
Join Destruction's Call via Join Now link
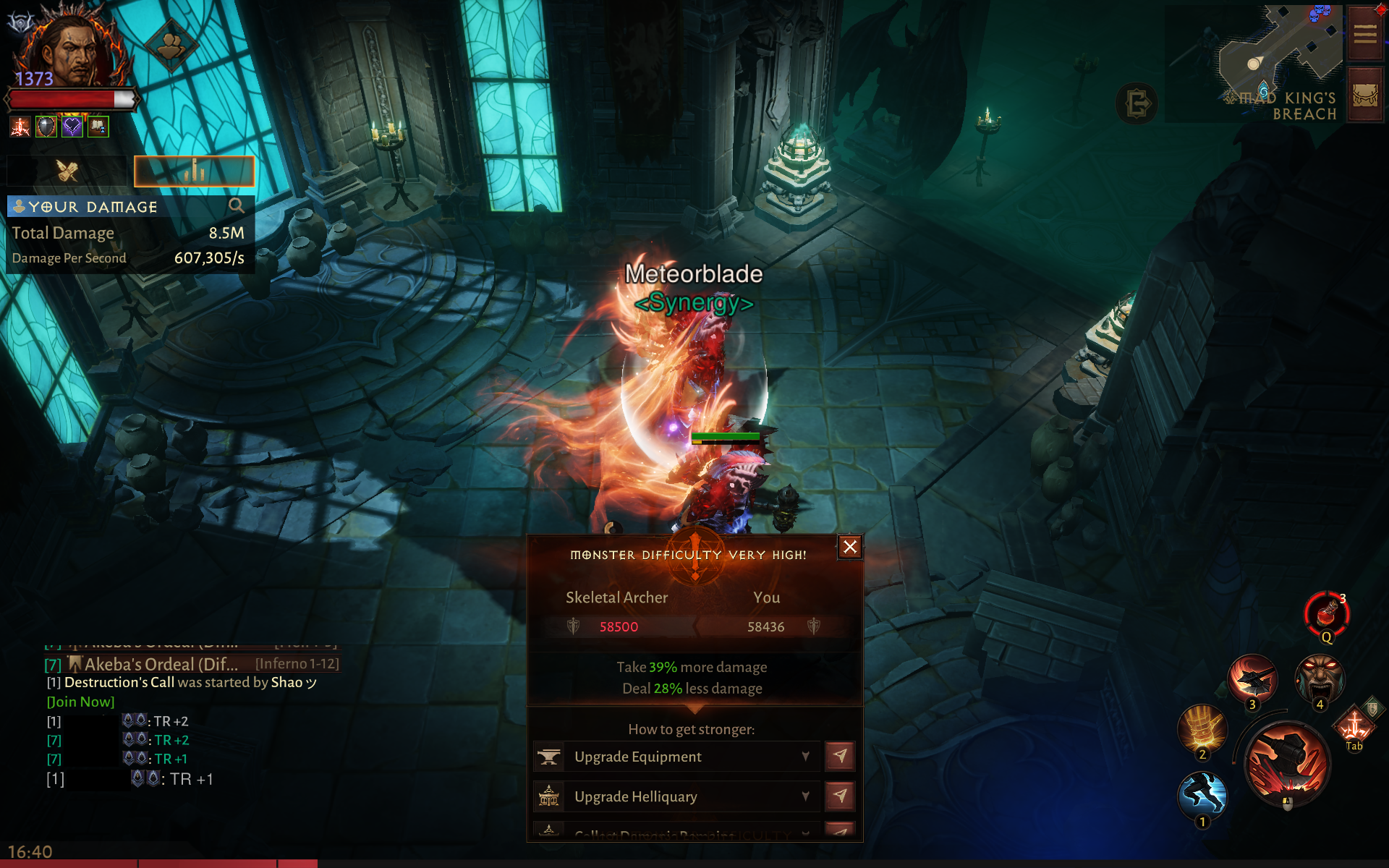pos(81,702)
